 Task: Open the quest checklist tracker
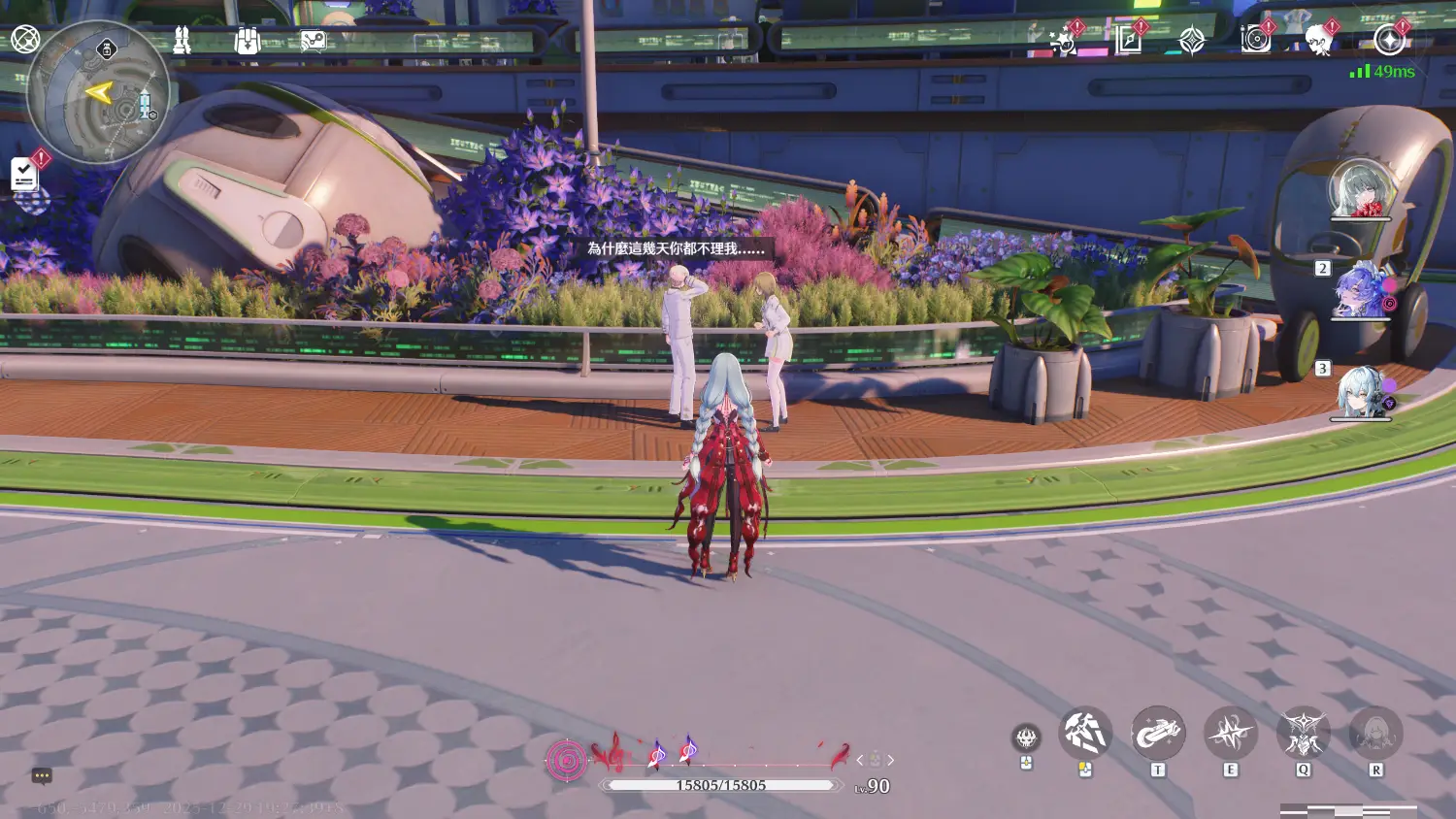pos(24,175)
